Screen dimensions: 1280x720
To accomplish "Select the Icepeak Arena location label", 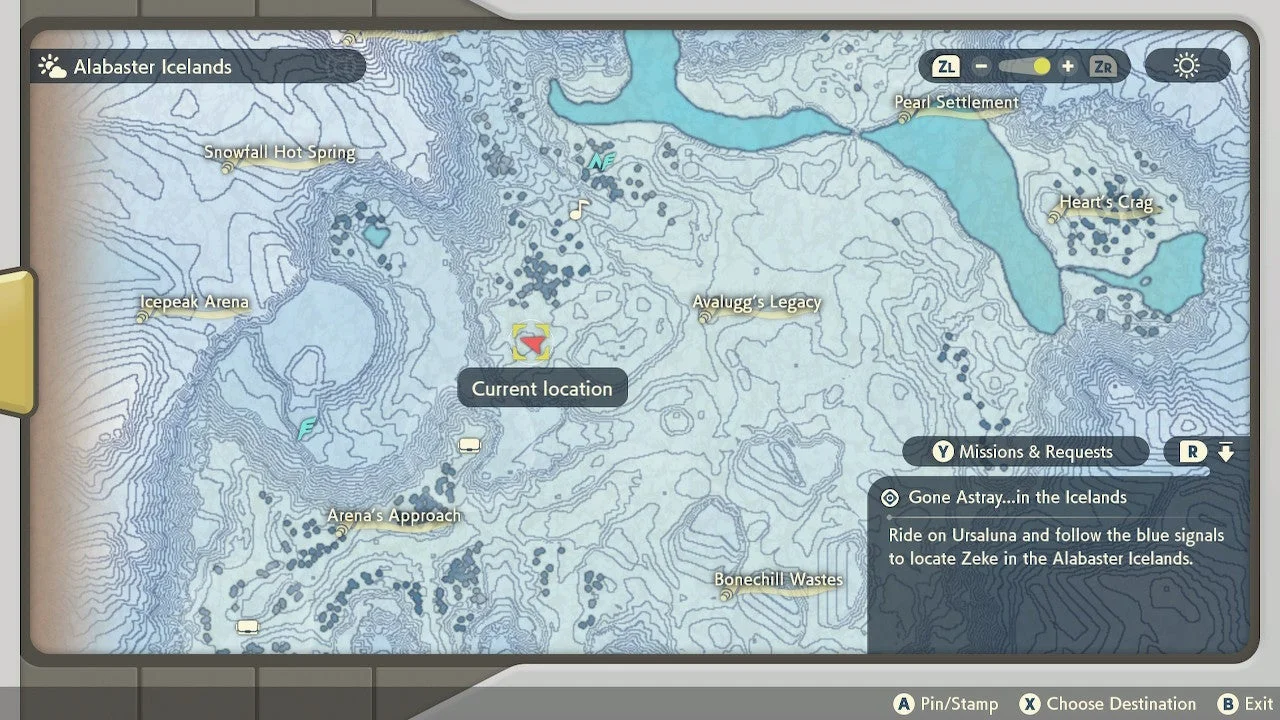I will click(194, 303).
